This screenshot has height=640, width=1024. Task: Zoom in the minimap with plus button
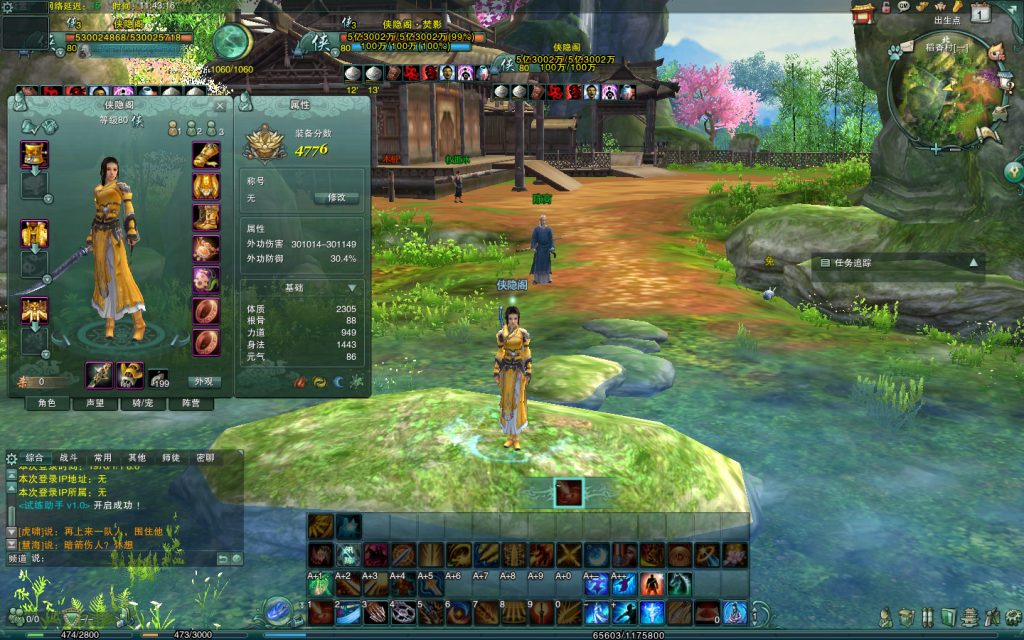[x=935, y=148]
